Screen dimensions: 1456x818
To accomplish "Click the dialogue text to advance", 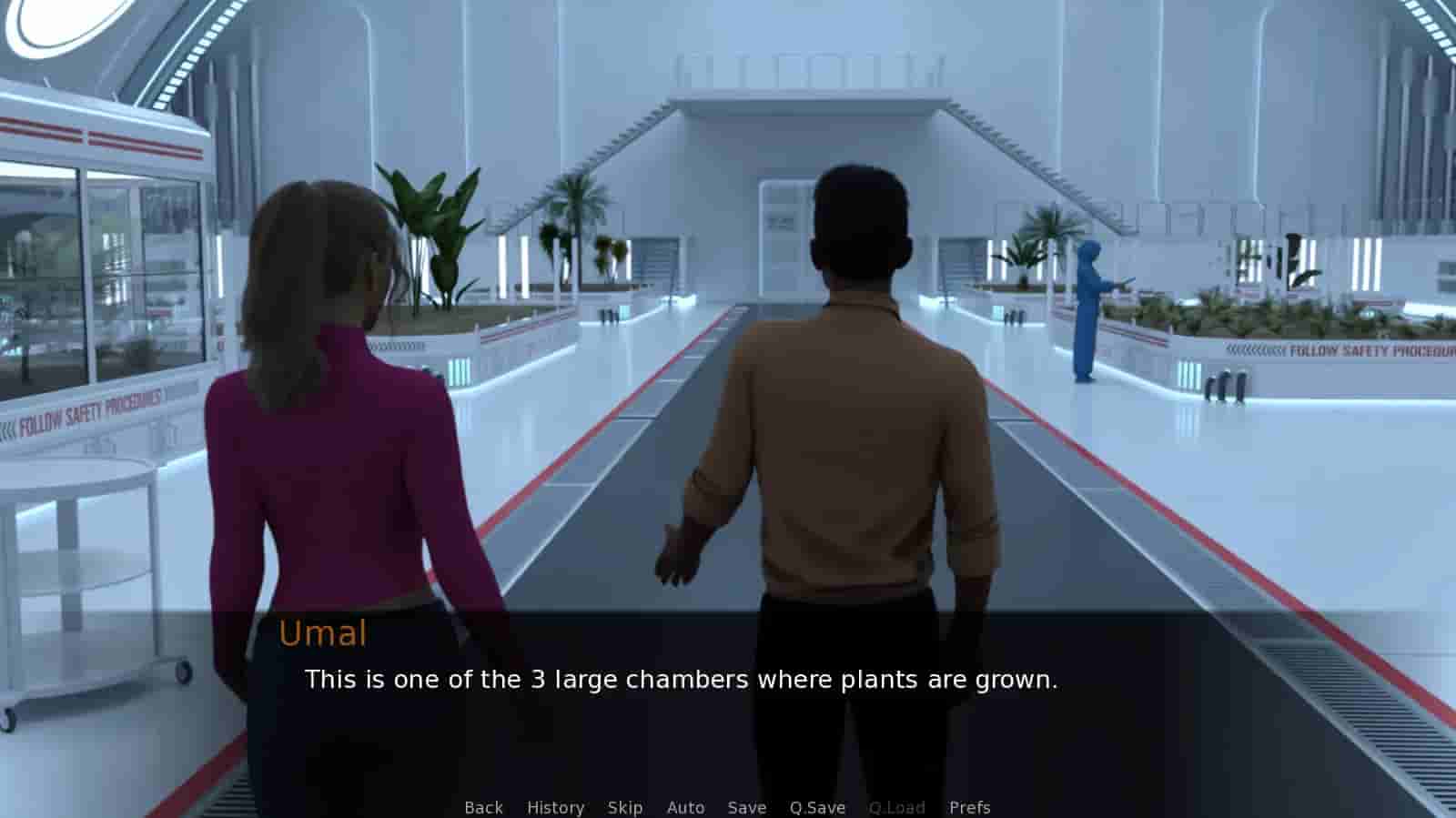I will [x=682, y=680].
